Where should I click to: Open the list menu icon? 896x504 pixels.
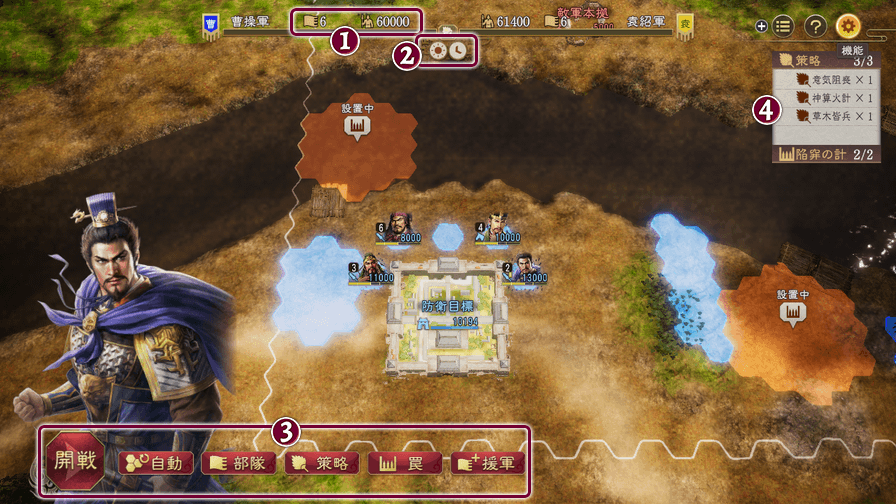[x=783, y=26]
